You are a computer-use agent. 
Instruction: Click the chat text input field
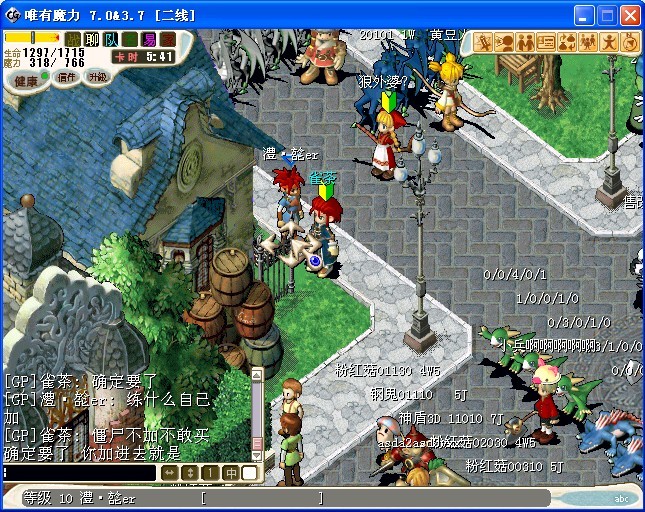click(x=80, y=472)
